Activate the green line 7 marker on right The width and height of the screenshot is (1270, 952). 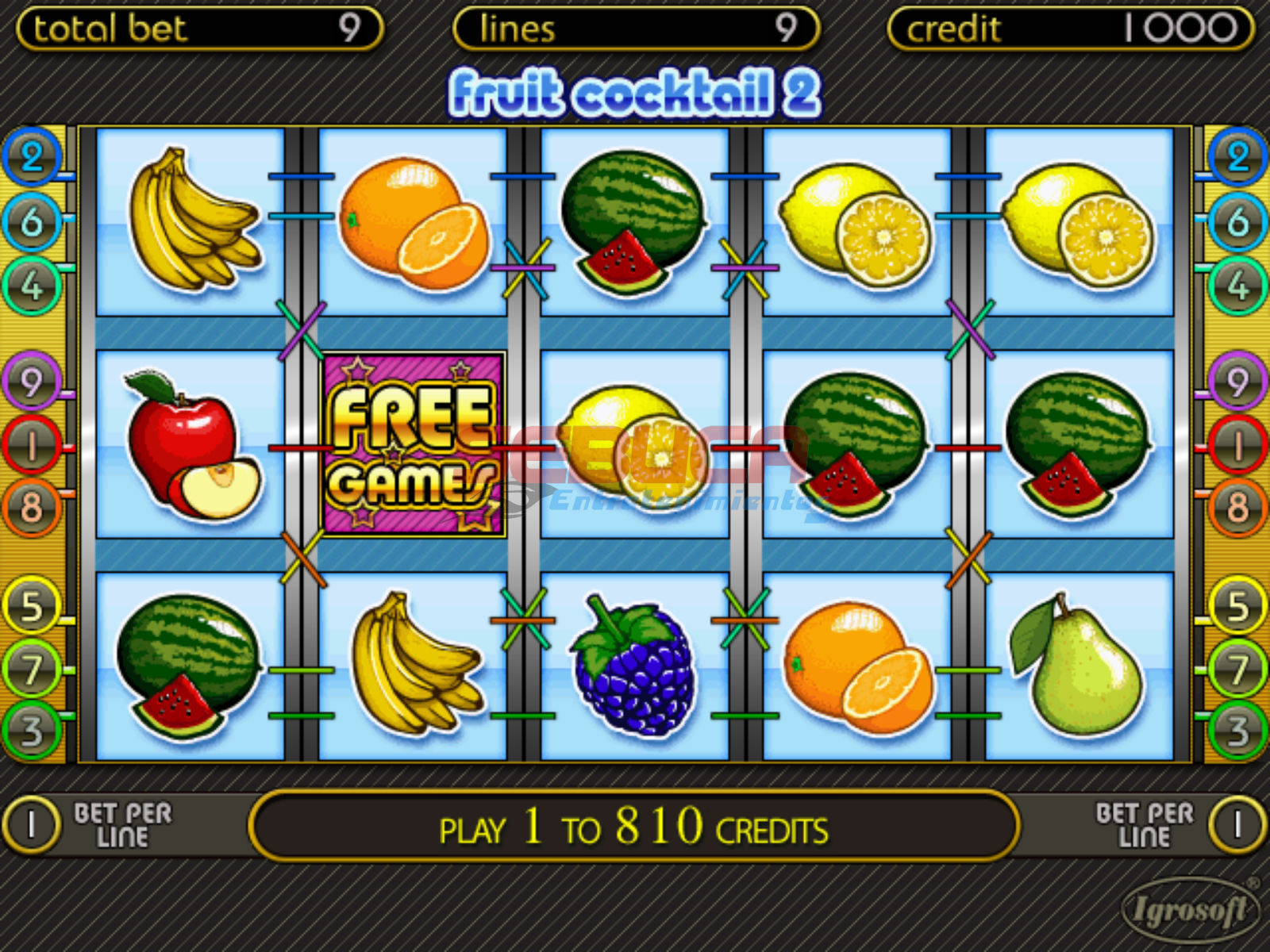click(1237, 670)
